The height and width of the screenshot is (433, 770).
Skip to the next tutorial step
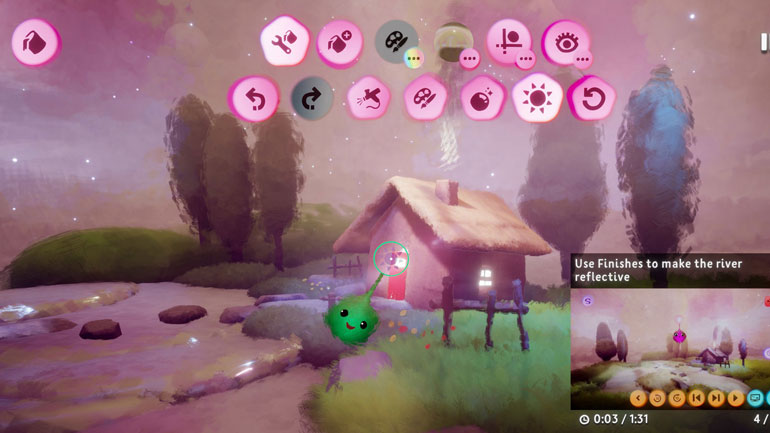click(716, 398)
